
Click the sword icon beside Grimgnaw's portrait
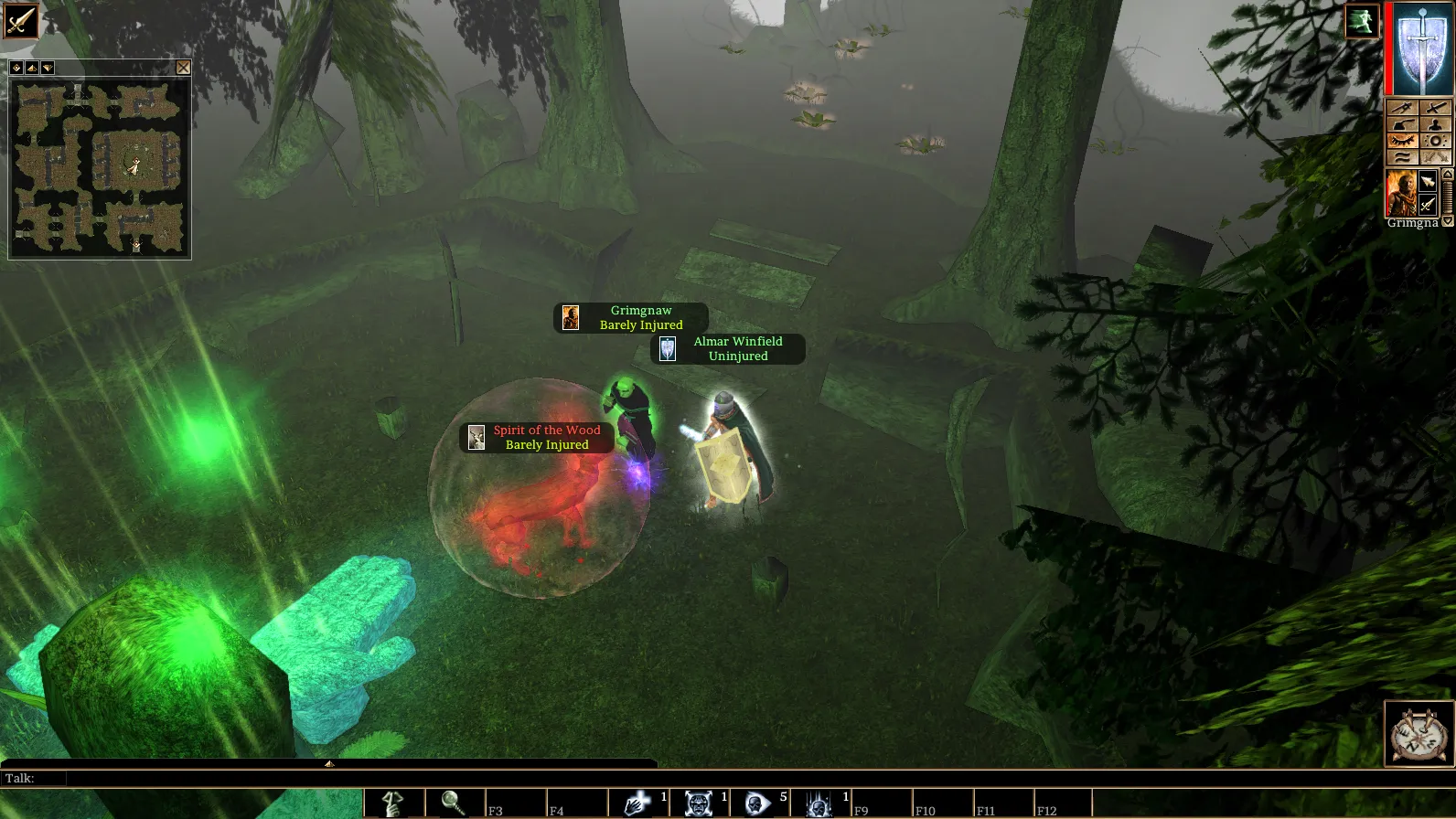click(1428, 204)
